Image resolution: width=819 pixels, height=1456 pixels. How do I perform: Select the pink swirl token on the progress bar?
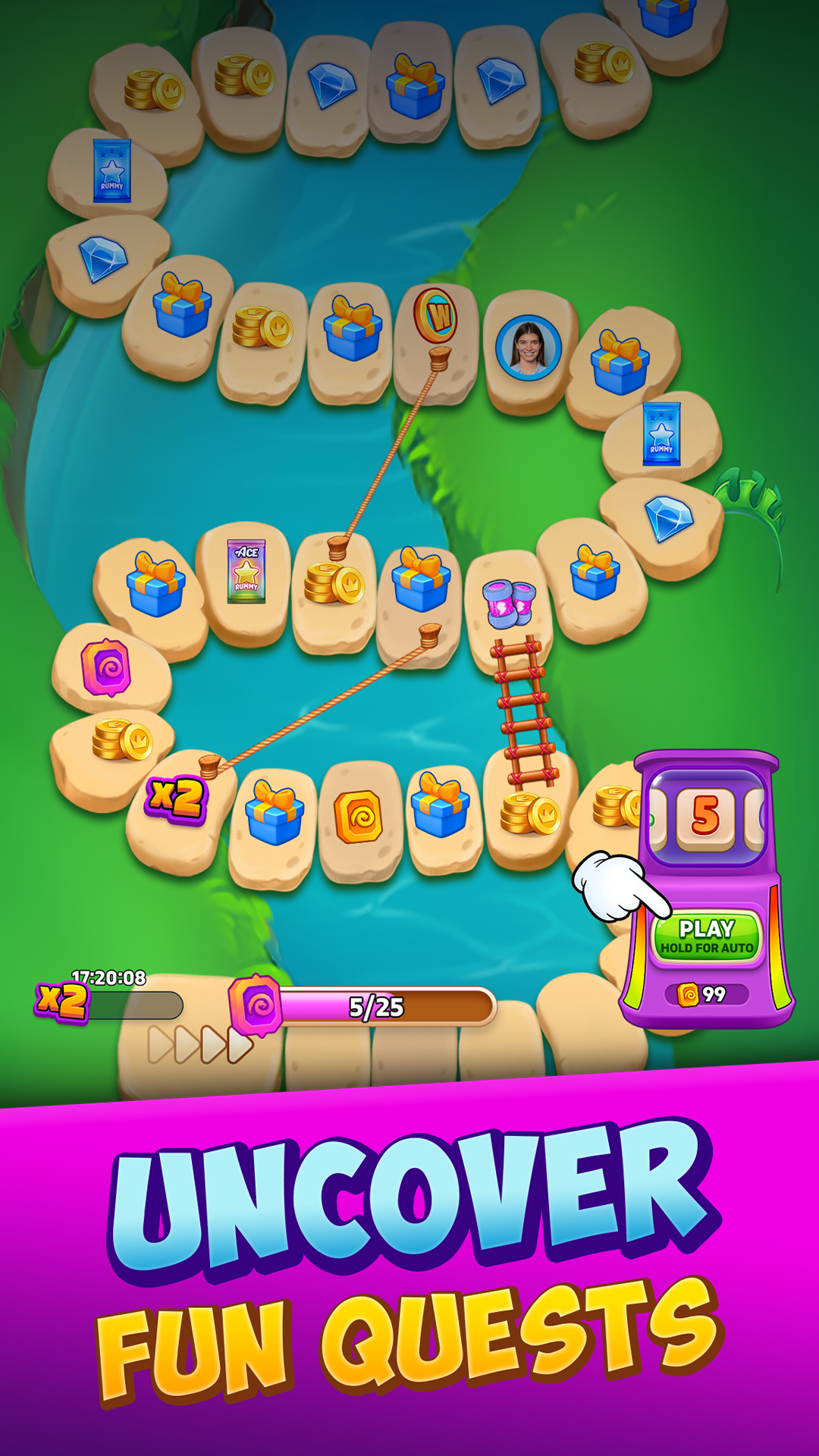[x=256, y=1006]
